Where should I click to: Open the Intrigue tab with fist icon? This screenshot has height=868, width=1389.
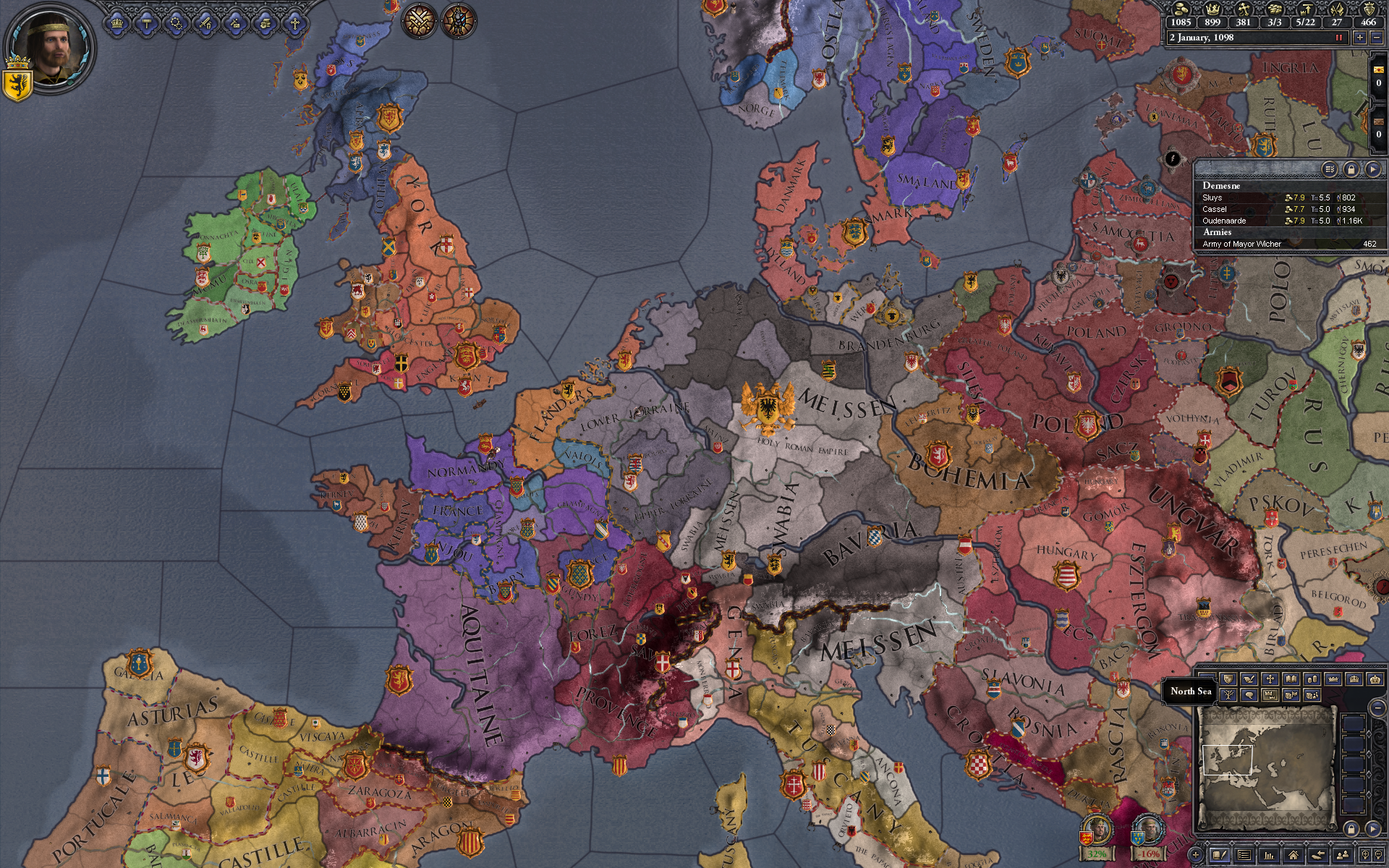point(265,23)
